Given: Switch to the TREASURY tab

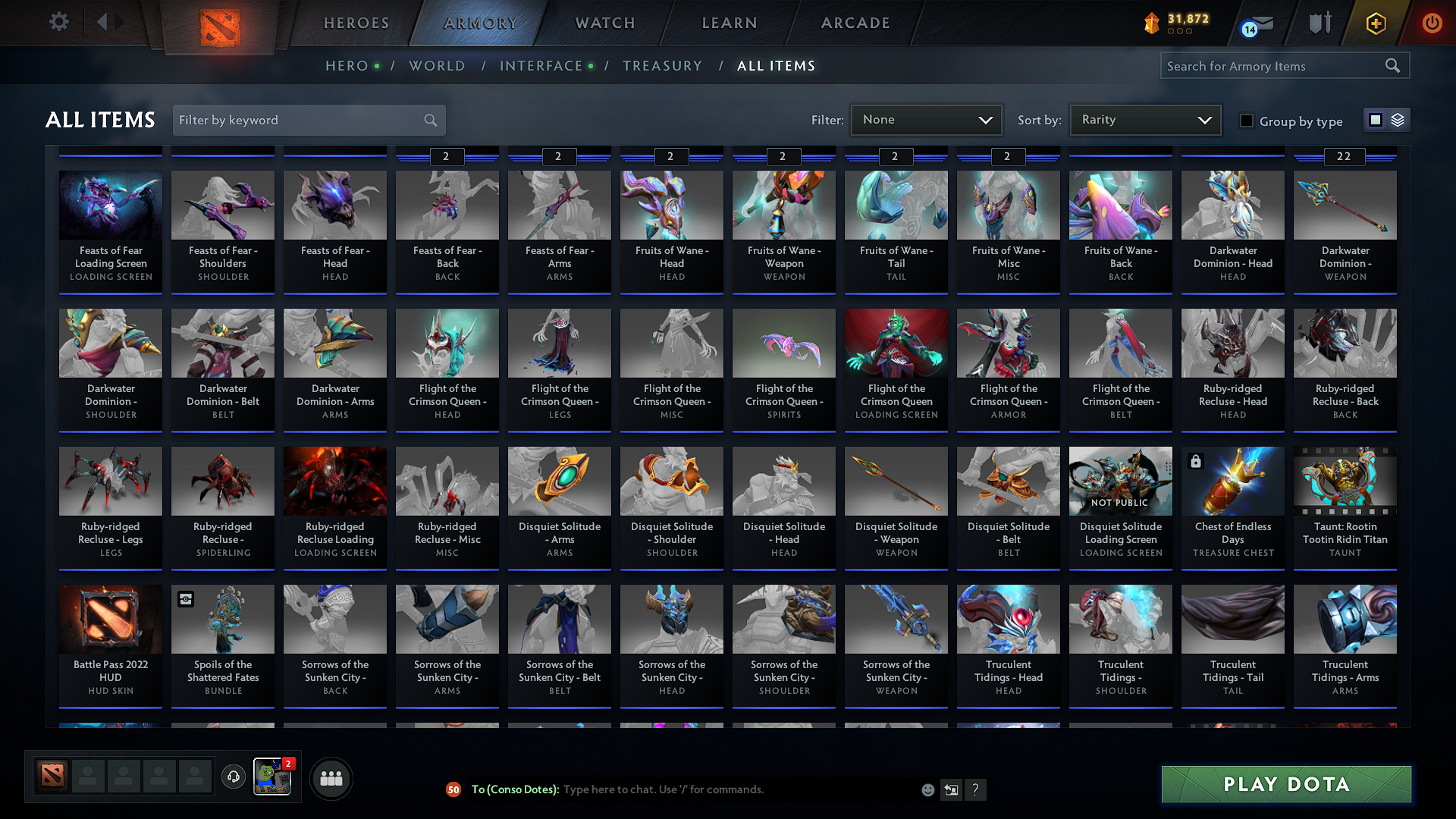Looking at the screenshot, I should 662,66.
